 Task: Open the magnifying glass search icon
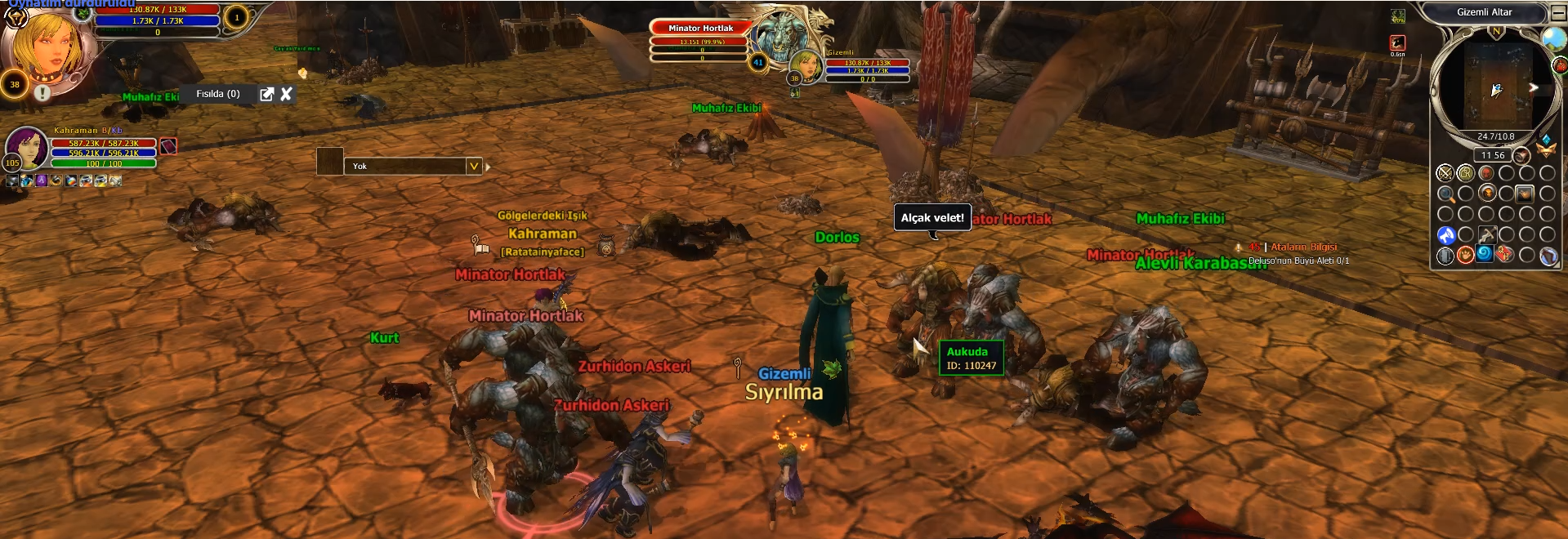tap(1445, 194)
